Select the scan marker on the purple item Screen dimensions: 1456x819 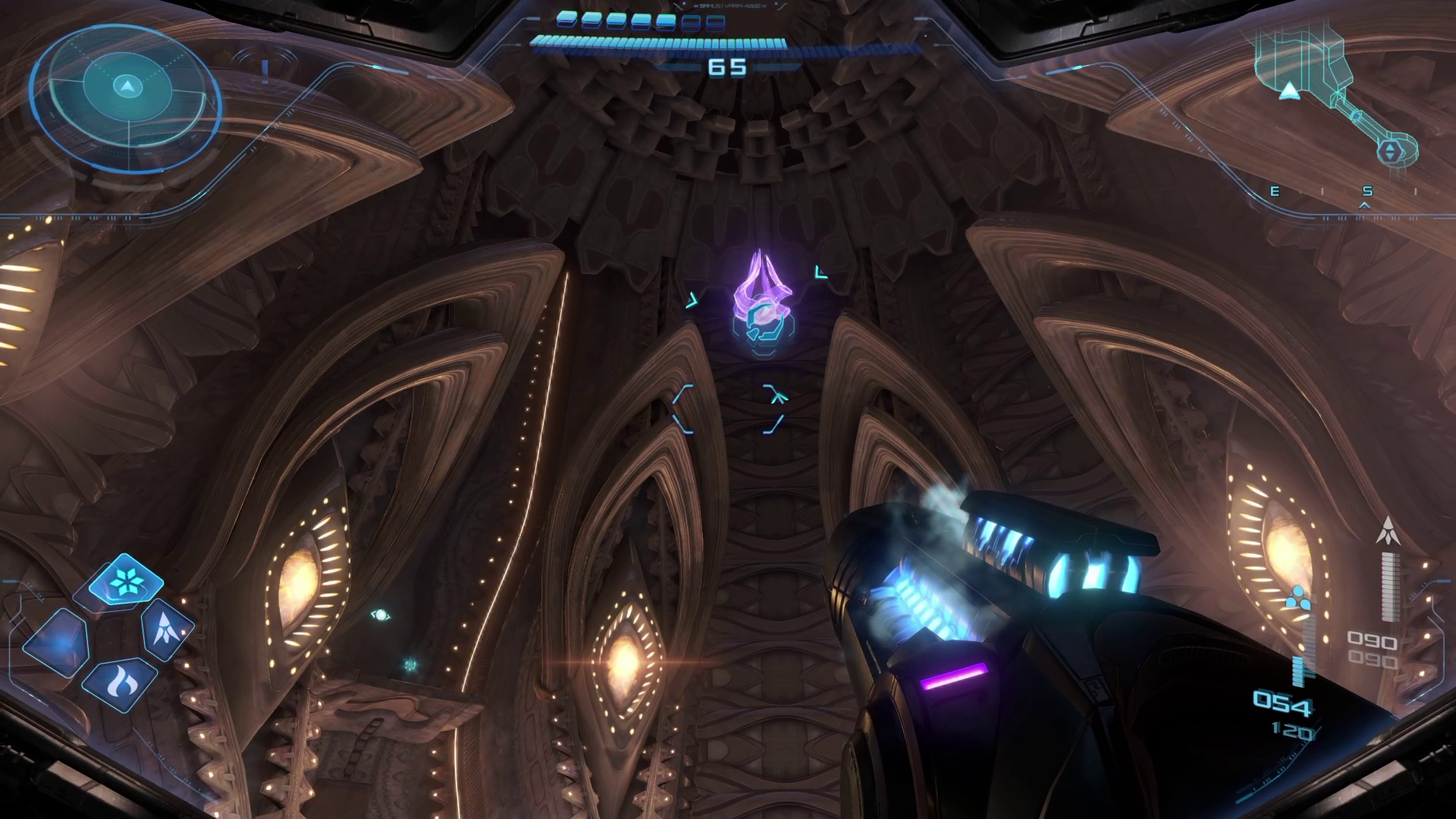[x=764, y=324]
